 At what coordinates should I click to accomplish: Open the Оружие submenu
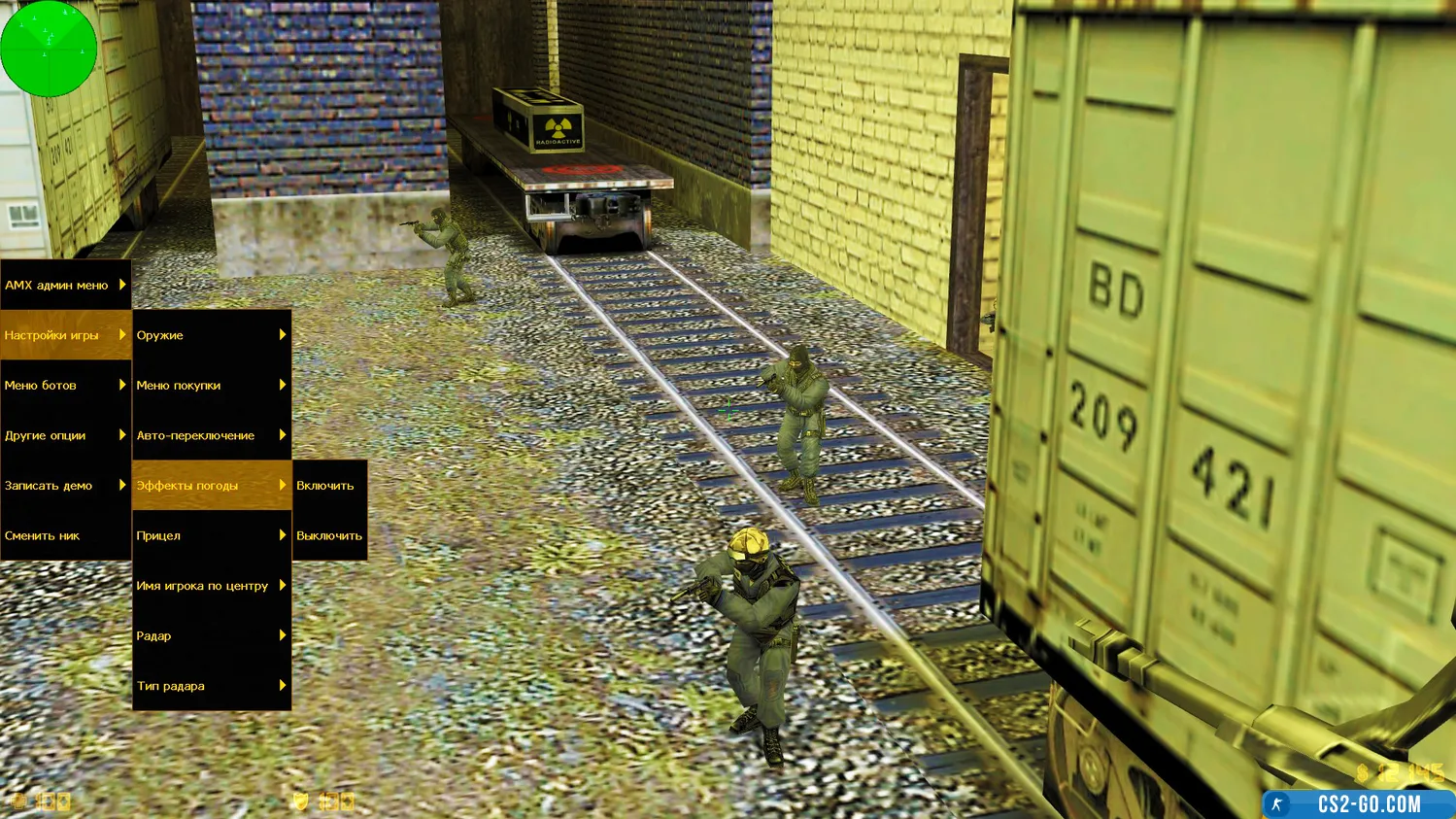click(x=211, y=335)
